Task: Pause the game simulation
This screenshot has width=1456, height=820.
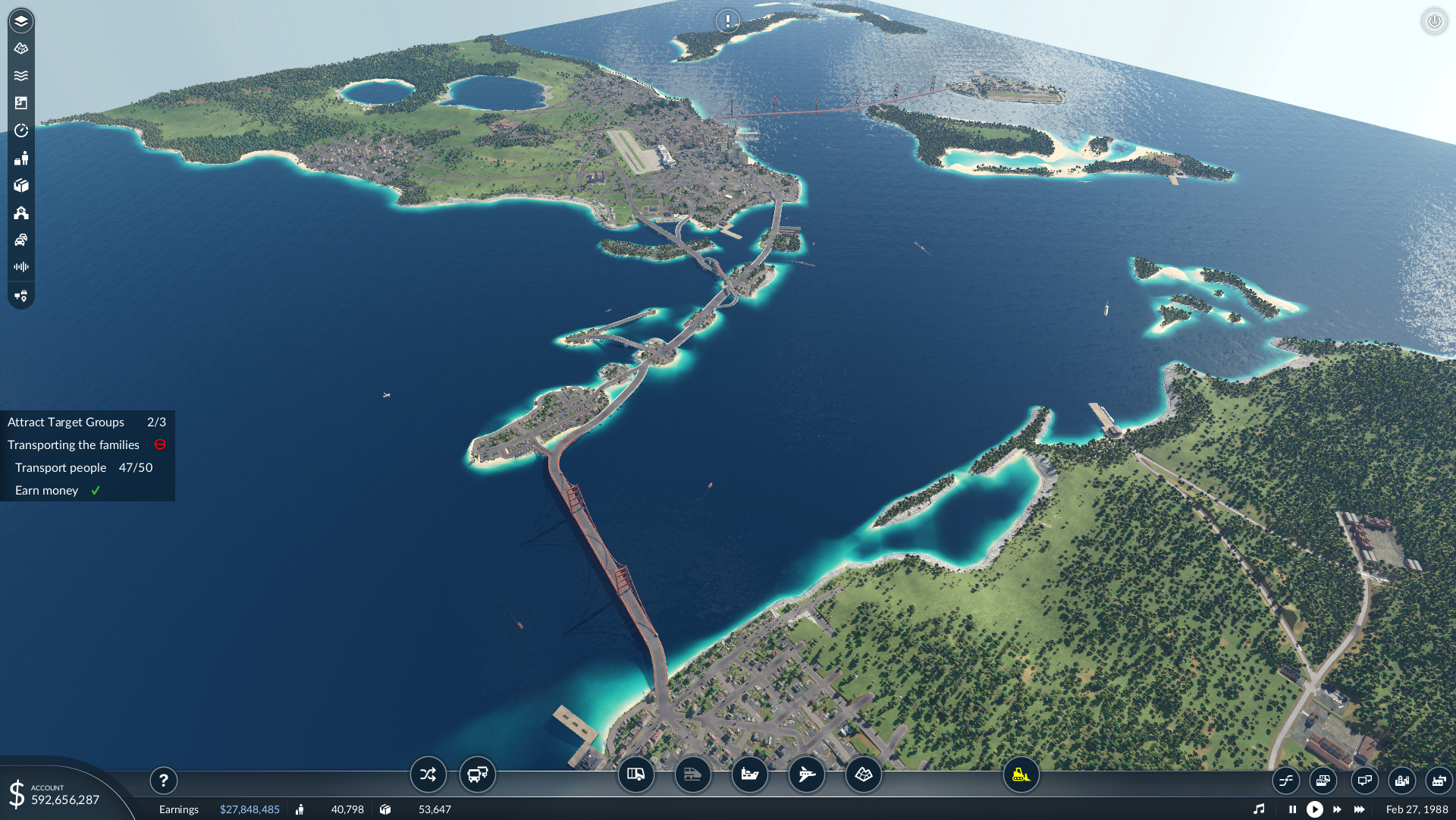Action: 1292,809
